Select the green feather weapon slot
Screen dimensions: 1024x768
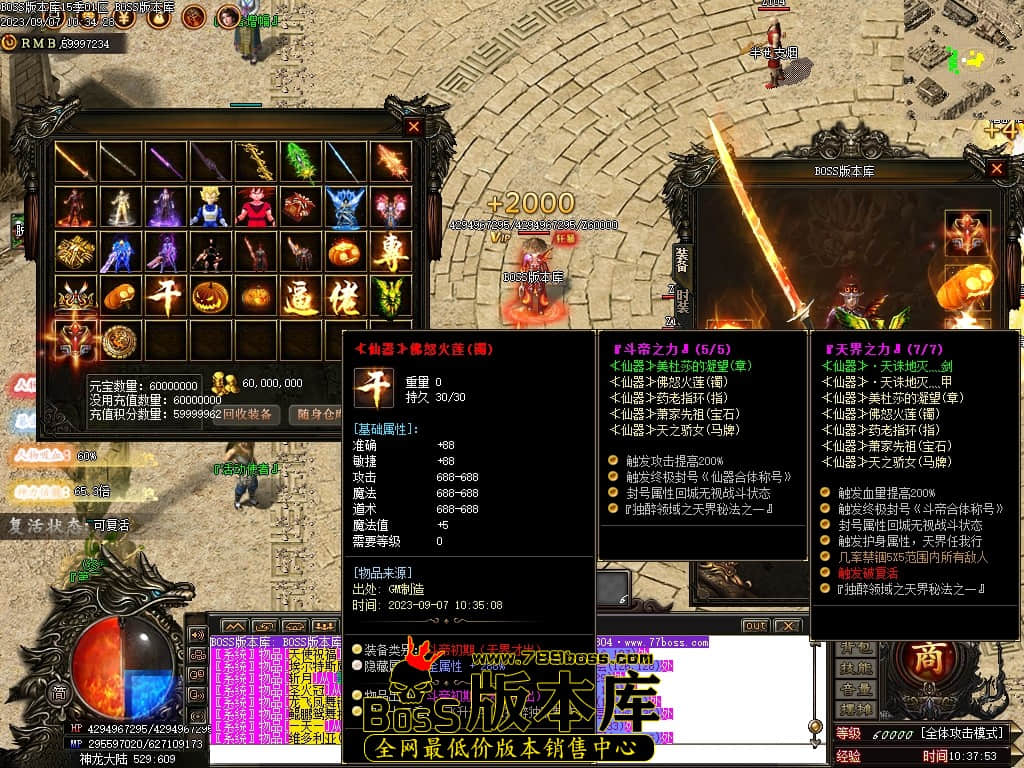point(300,162)
